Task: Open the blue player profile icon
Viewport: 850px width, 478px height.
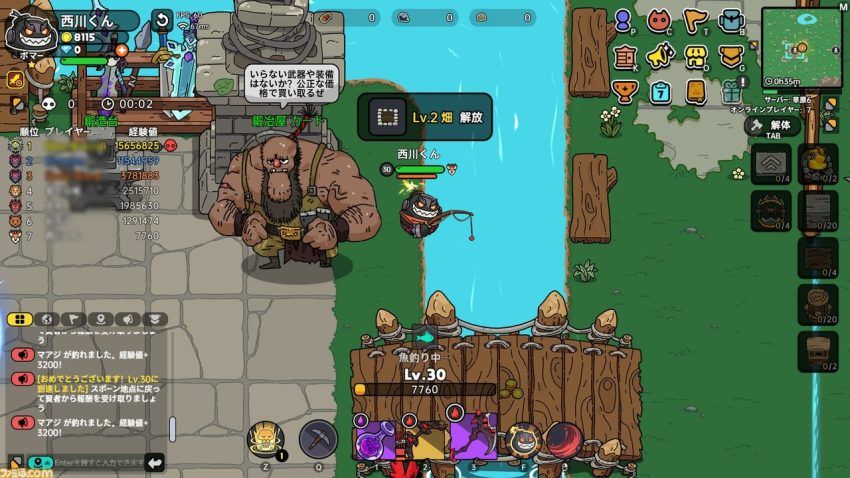Action: click(x=624, y=20)
